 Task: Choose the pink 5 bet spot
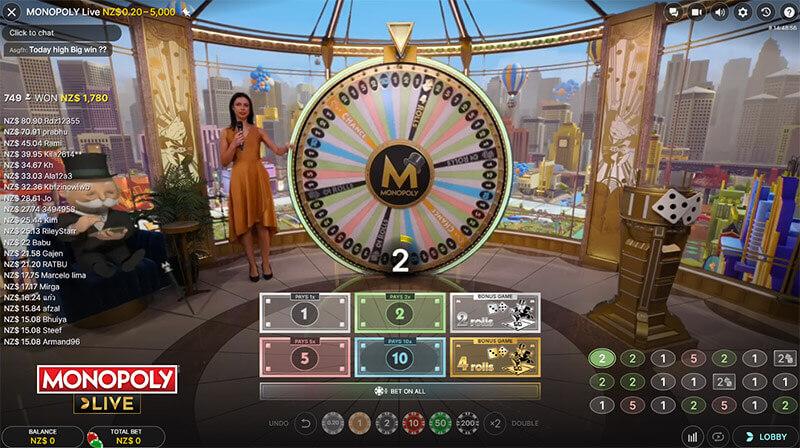[x=303, y=357]
